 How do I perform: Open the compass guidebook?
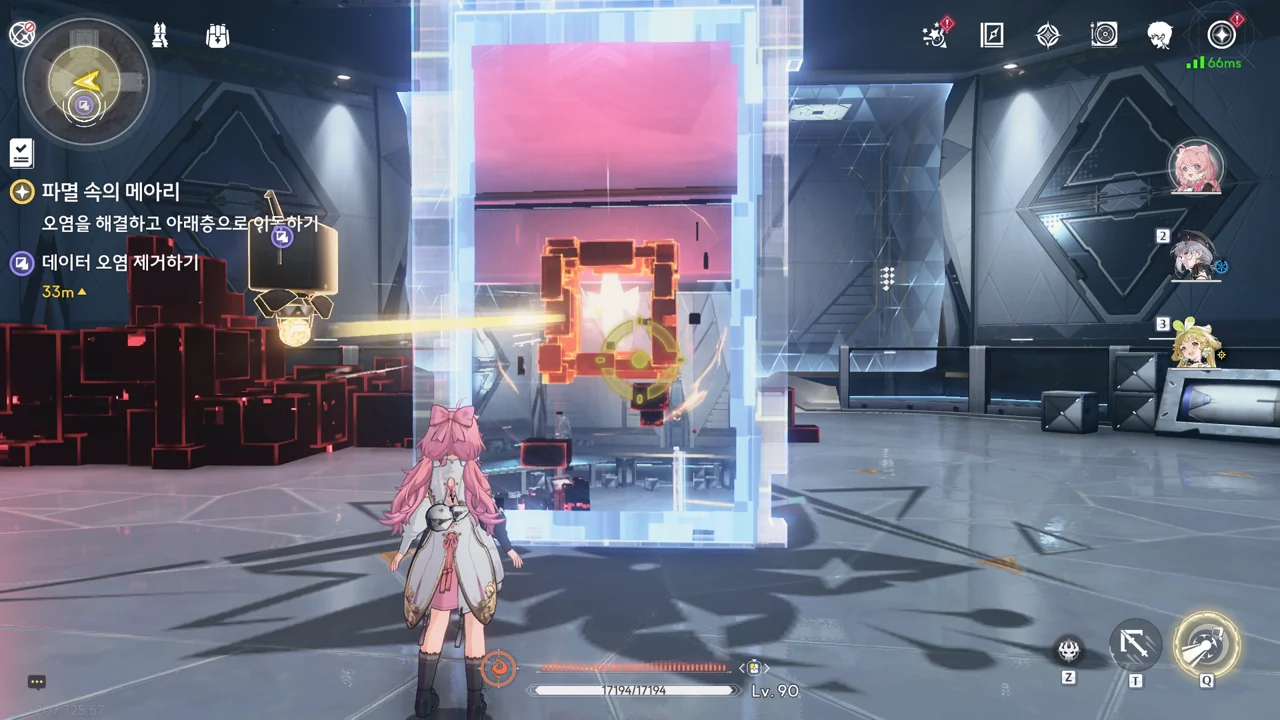991,36
